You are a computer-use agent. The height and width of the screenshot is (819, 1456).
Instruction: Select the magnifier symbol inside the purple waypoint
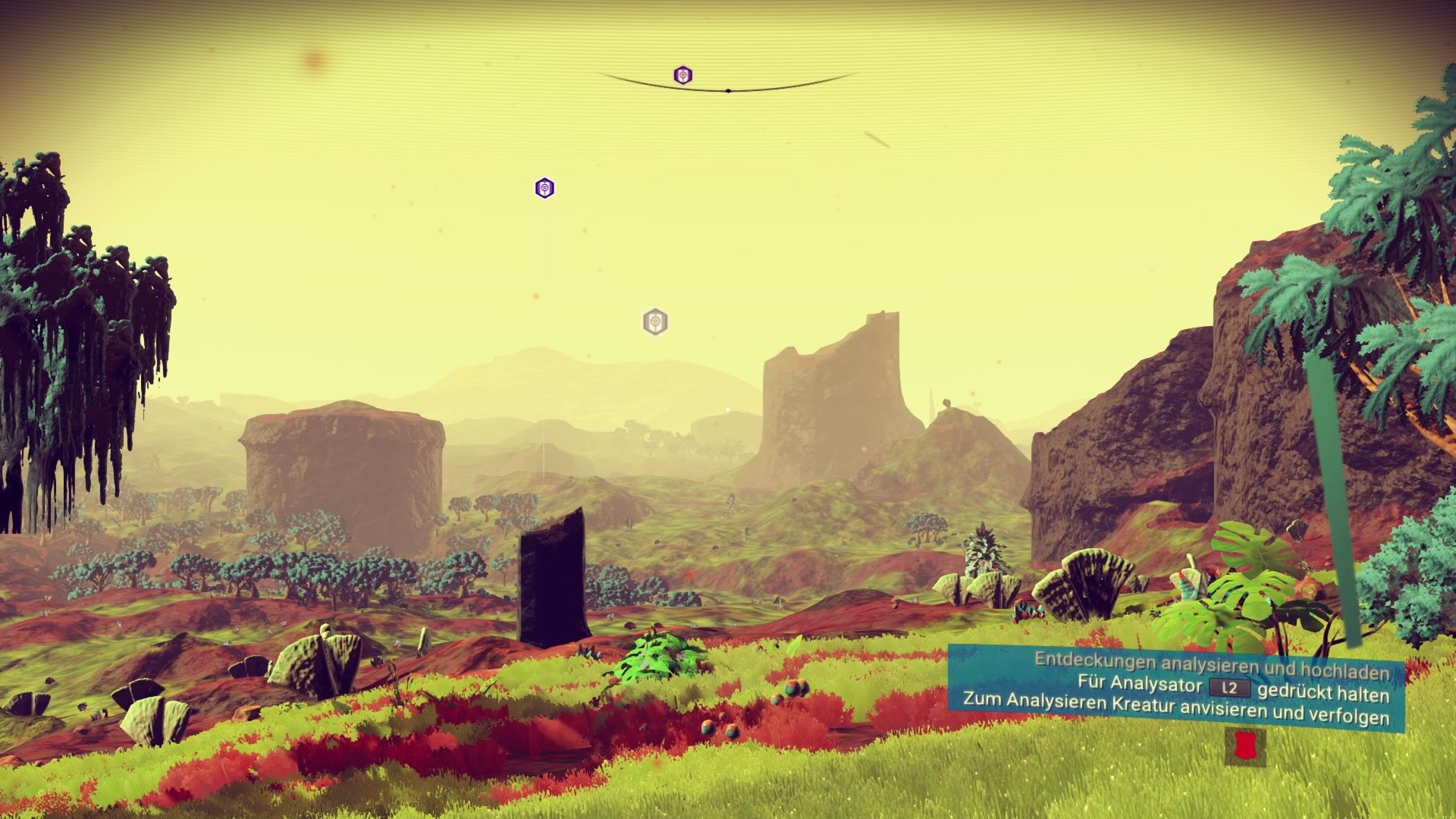683,74
